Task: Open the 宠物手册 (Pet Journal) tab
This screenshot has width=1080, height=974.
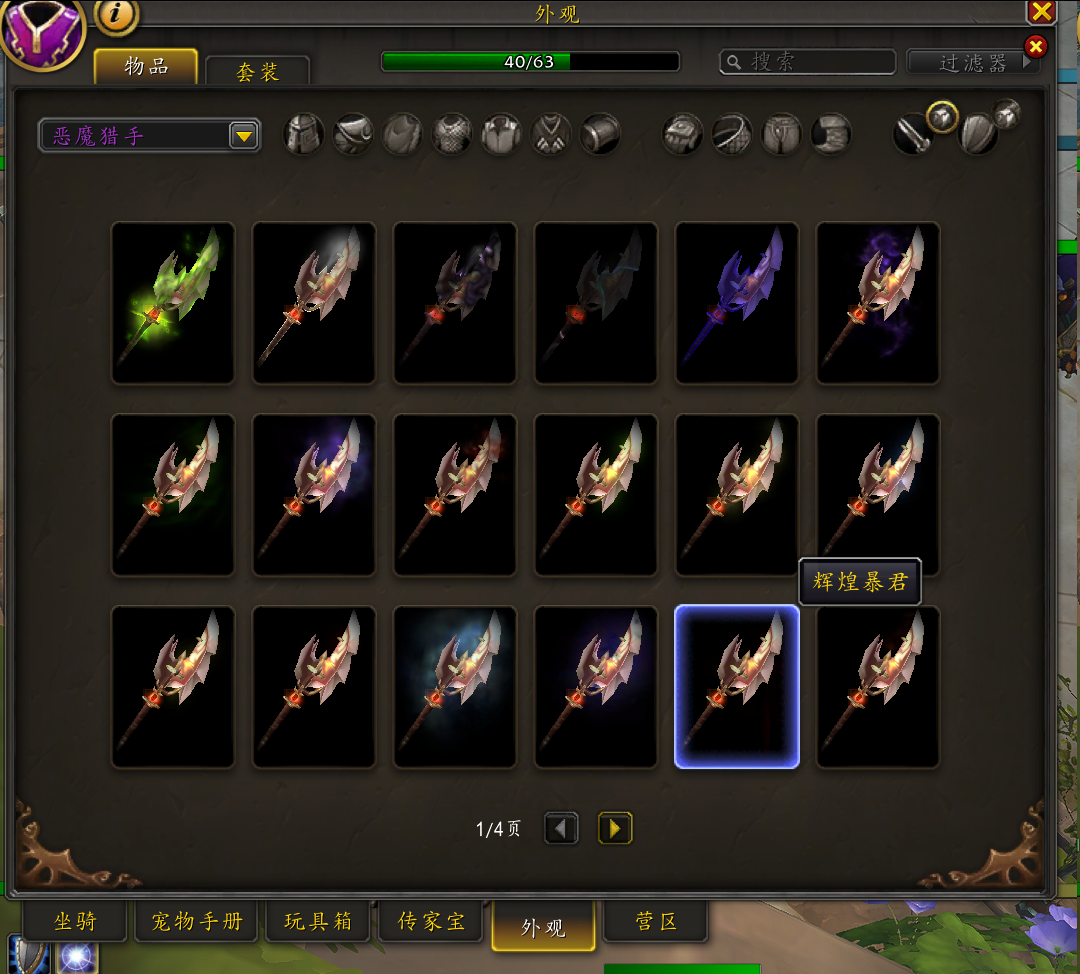Action: (x=197, y=921)
